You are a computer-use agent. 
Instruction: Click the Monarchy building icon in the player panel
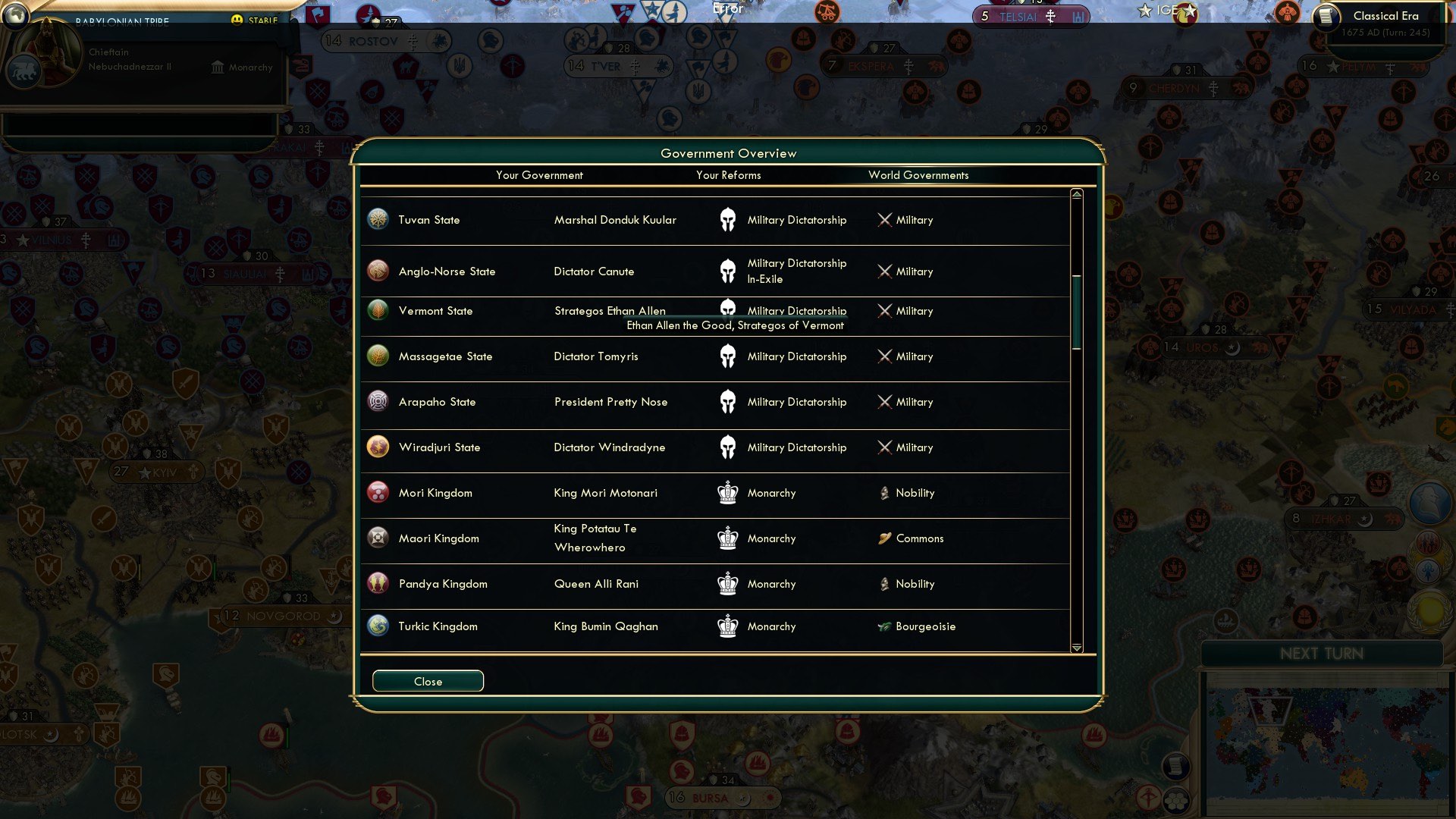click(218, 67)
